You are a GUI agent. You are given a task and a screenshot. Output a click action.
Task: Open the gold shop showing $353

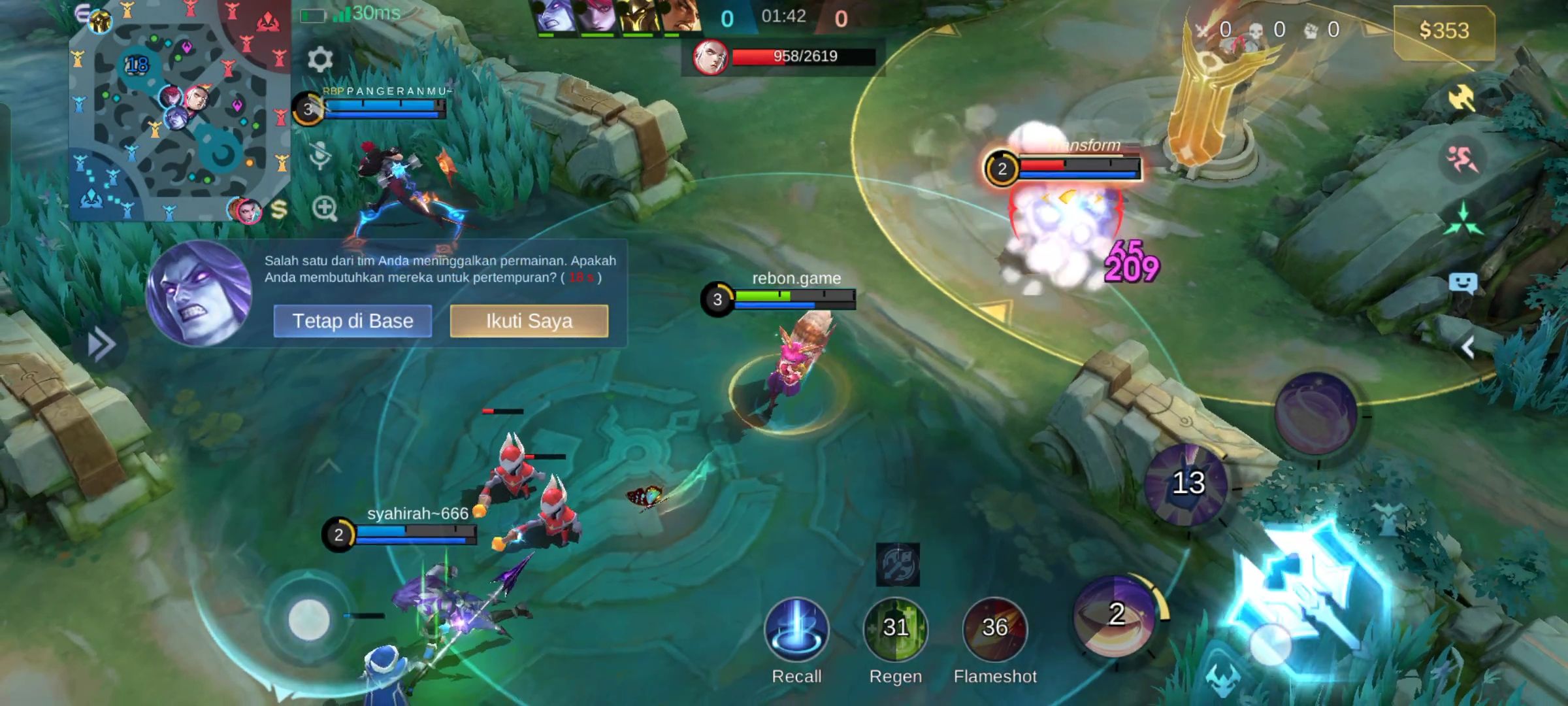point(1444,31)
